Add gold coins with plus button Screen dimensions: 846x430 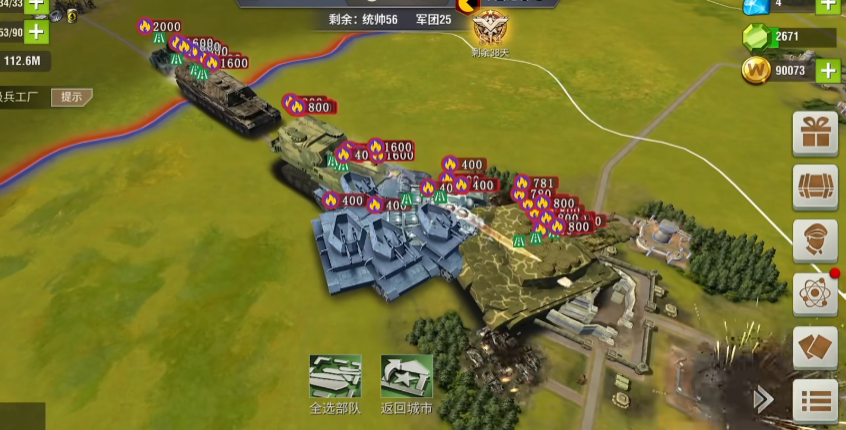click(x=827, y=70)
